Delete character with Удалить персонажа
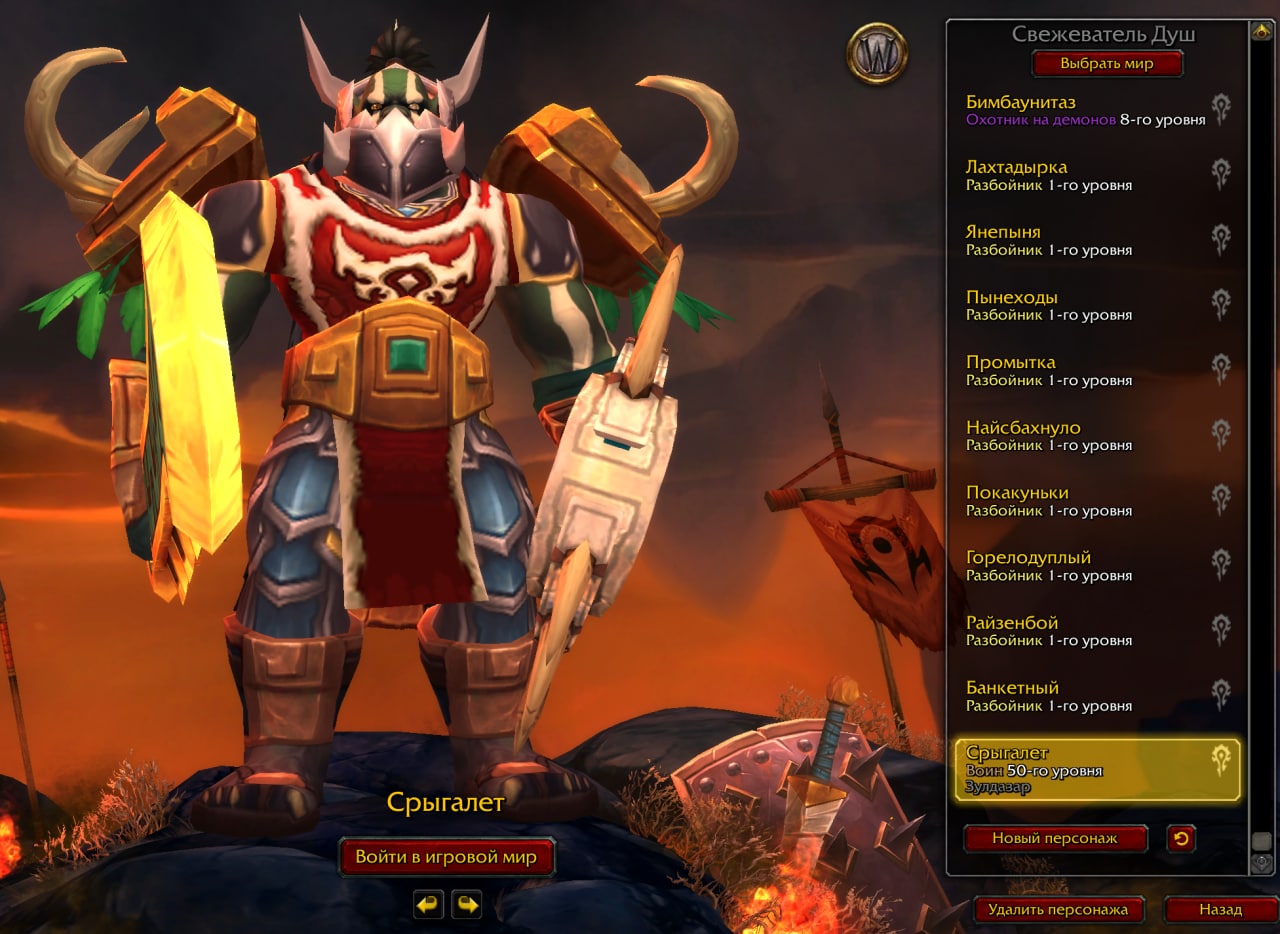Viewport: 1280px width, 934px height. point(1058,909)
